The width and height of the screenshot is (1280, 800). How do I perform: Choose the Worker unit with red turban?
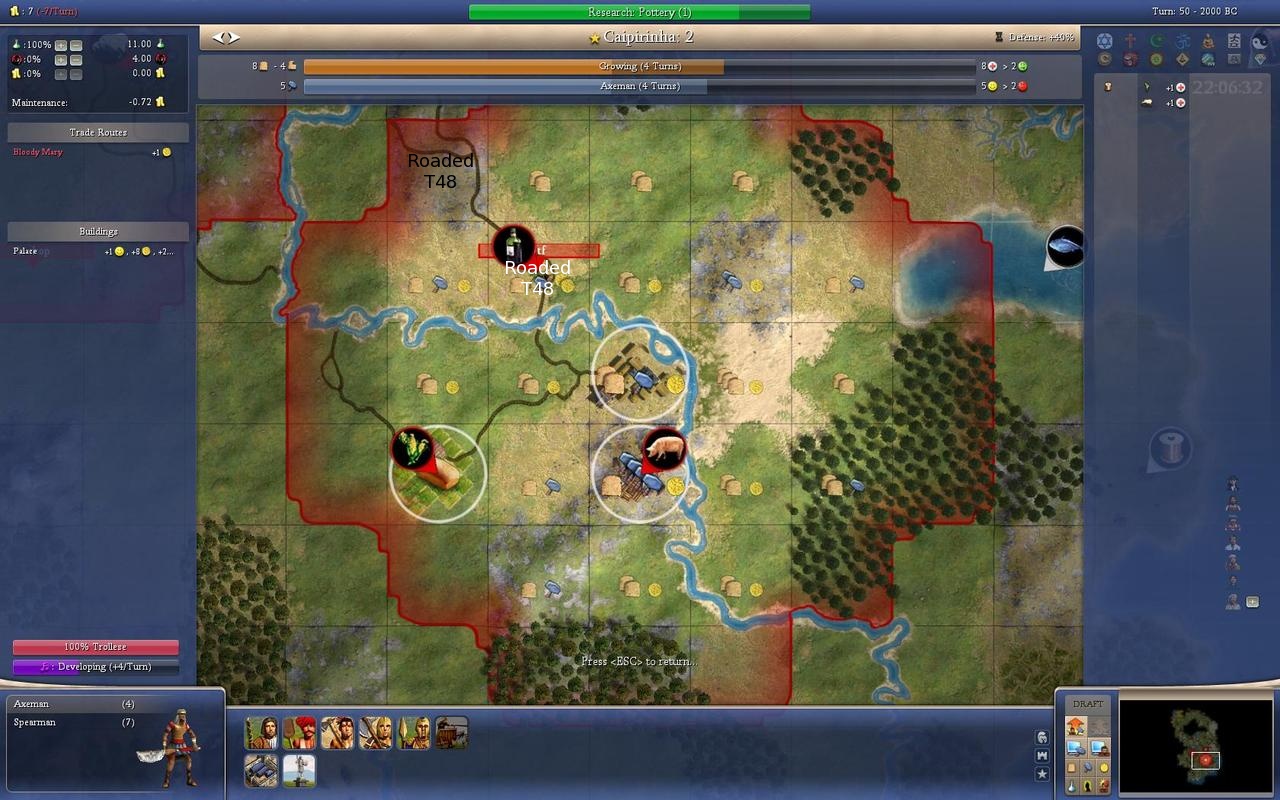299,733
